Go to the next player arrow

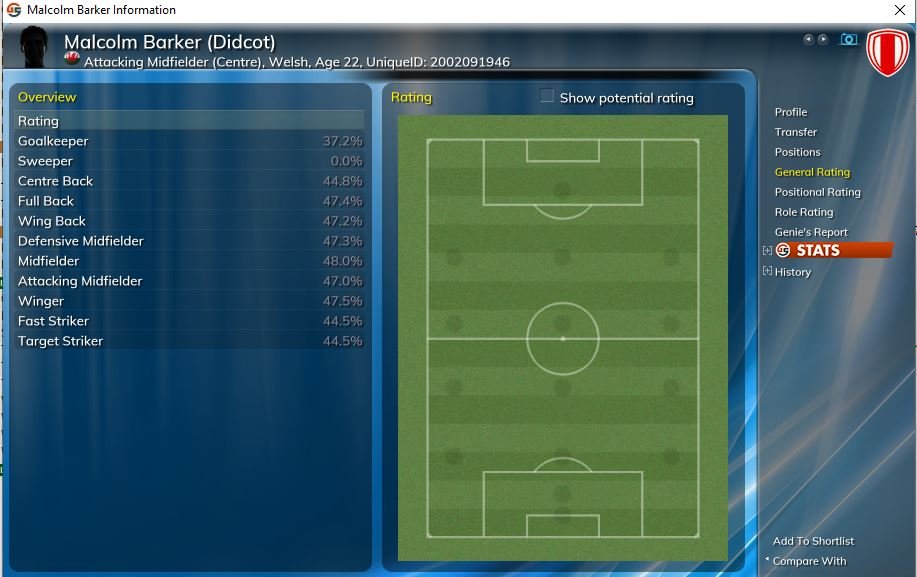(x=823, y=40)
